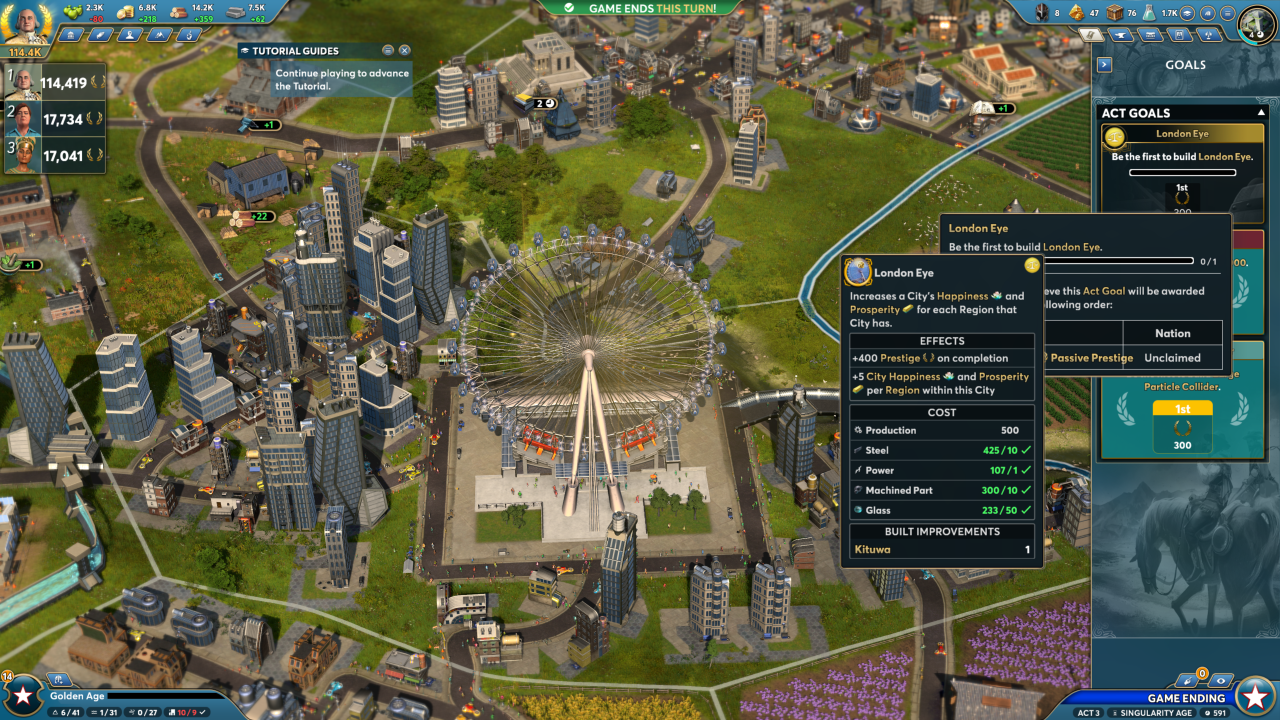Viewport: 1280px width, 720px height.
Task: Minimize the Tutorial Guides panel
Action: click(x=388, y=50)
